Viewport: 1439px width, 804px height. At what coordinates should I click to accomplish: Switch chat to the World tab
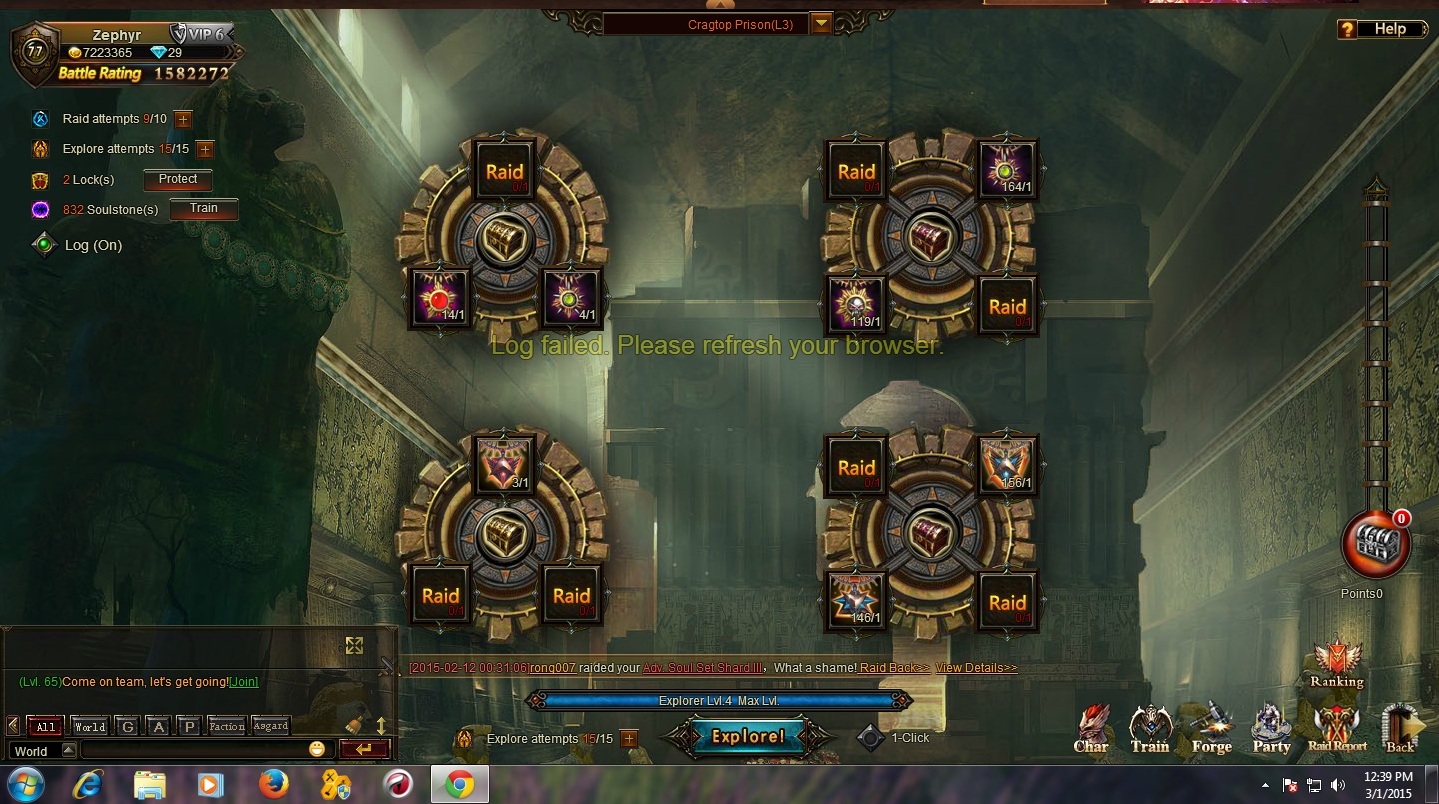point(89,726)
